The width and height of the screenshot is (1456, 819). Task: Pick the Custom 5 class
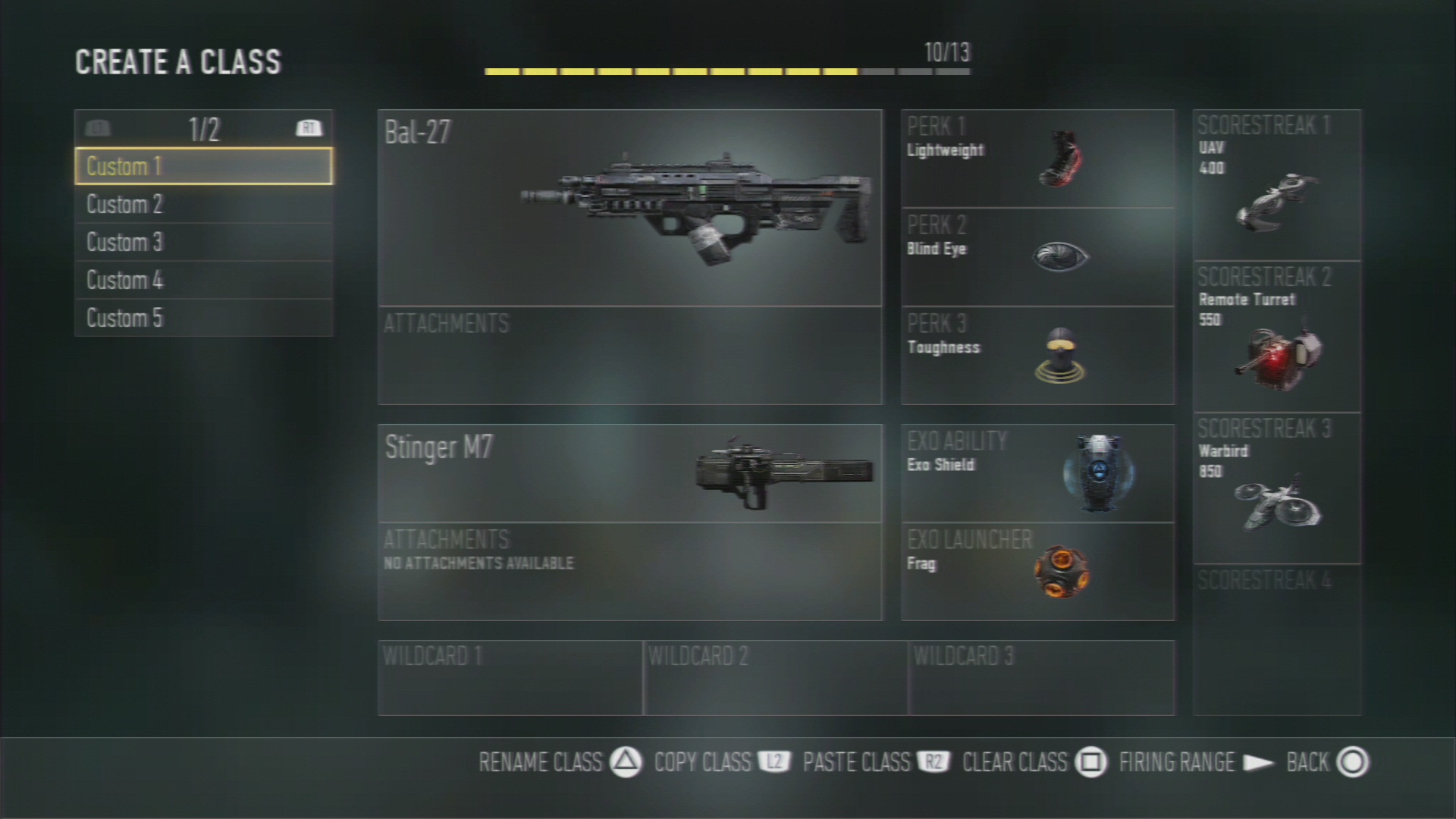(203, 318)
